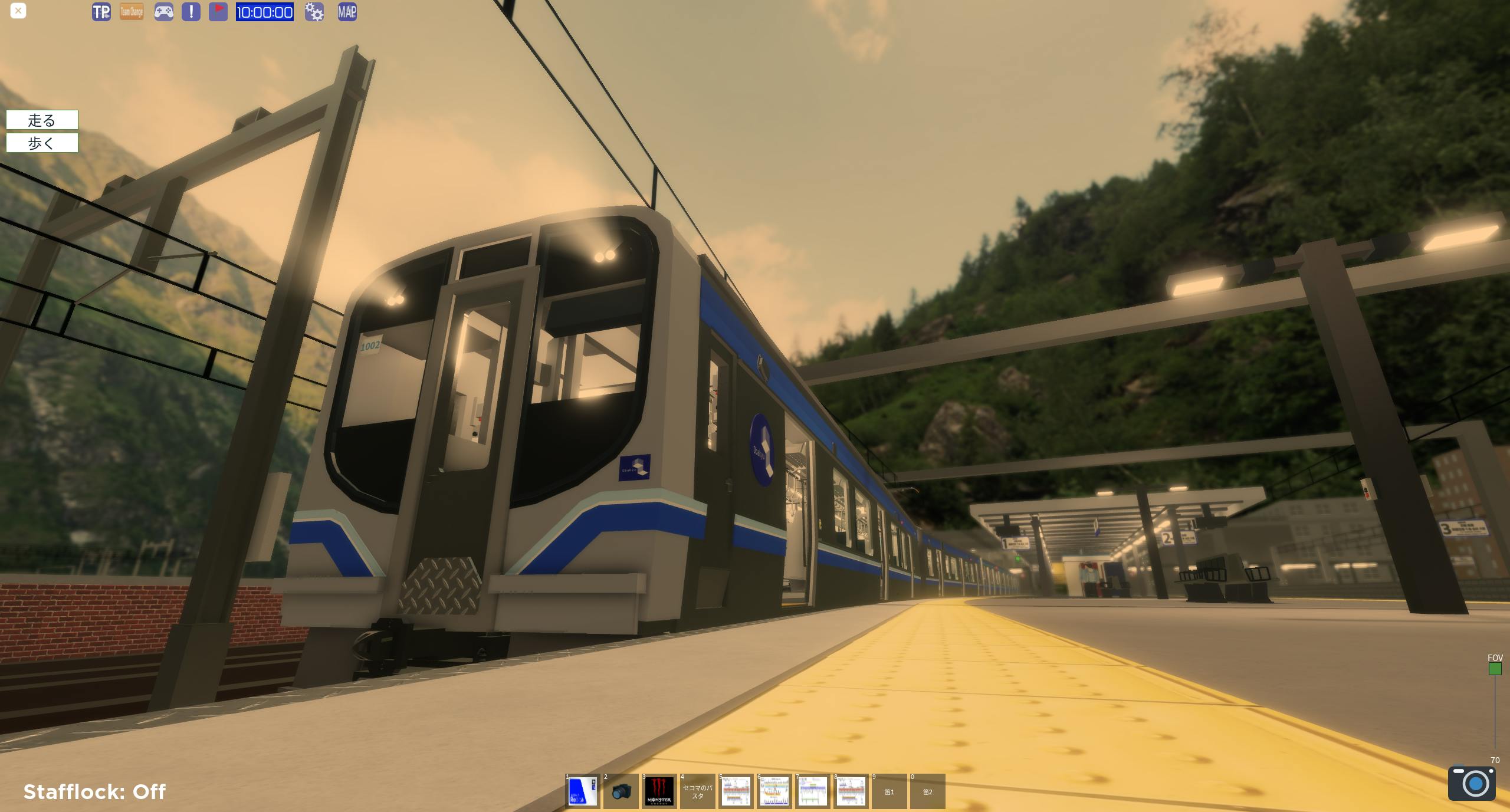
Task: Select the blue card in hotbar slot 1
Action: 583,791
